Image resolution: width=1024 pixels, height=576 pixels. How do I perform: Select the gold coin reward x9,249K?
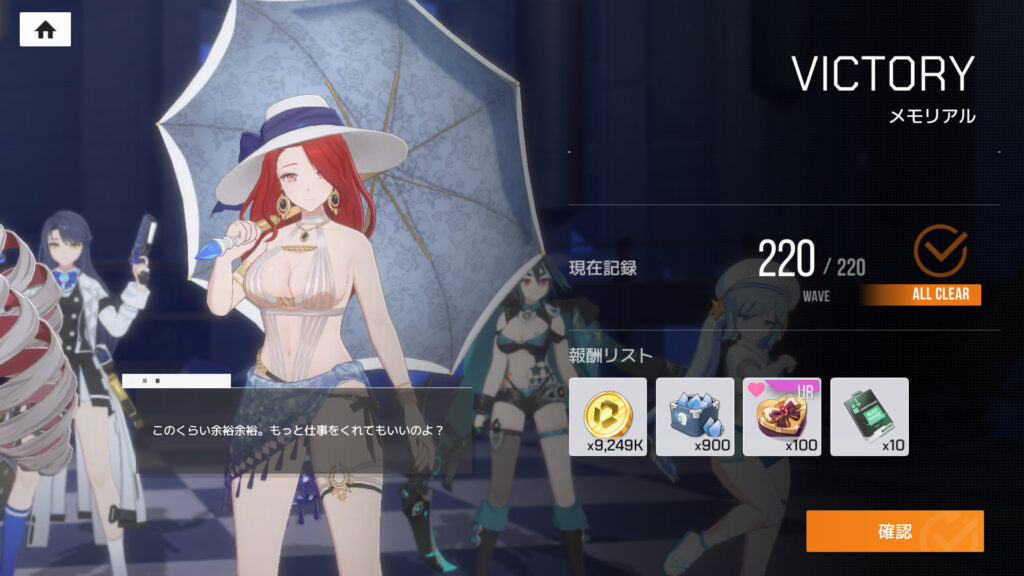pyautogui.click(x=608, y=416)
